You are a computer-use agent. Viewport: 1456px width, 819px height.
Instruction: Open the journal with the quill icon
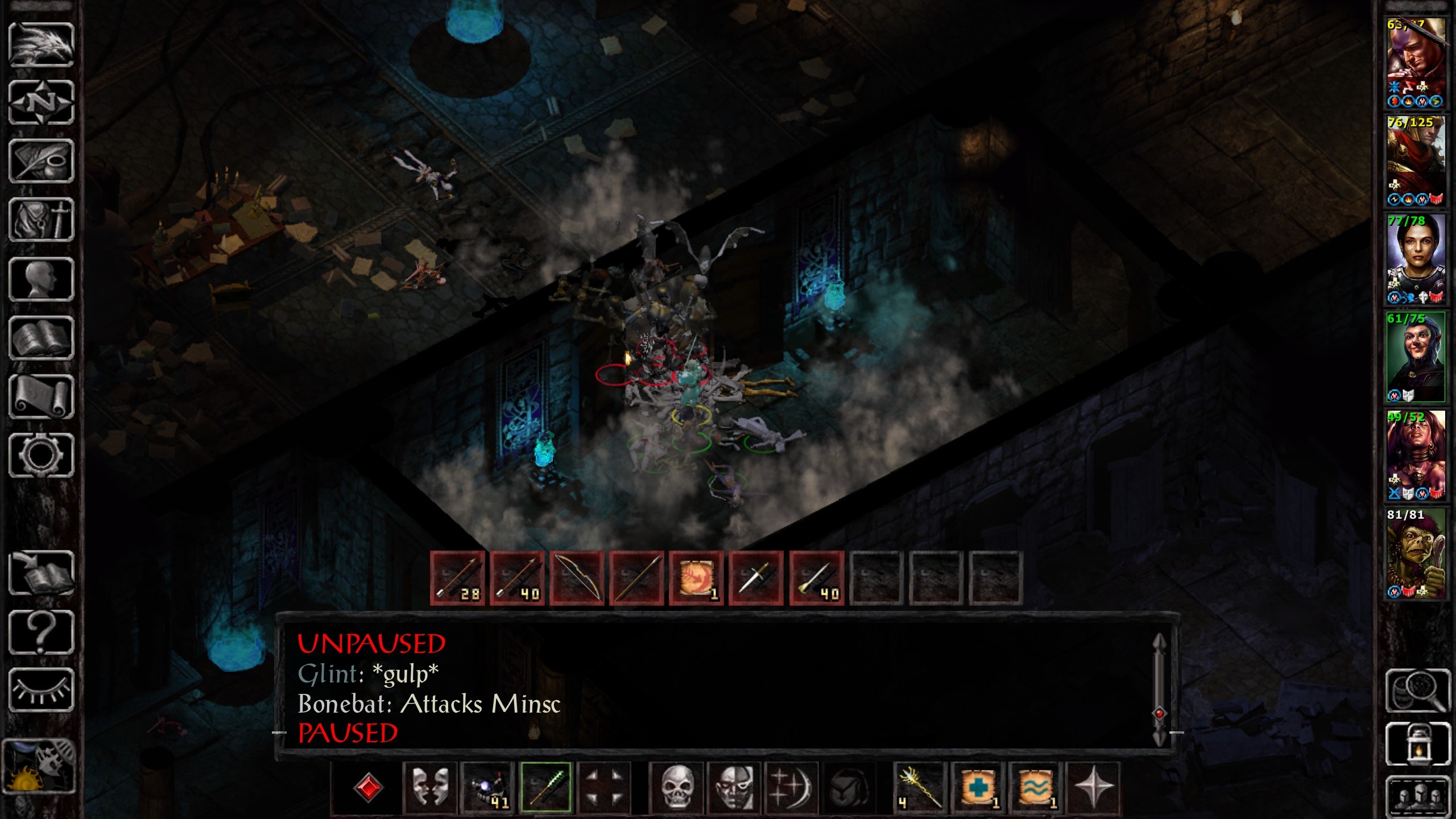[41, 162]
